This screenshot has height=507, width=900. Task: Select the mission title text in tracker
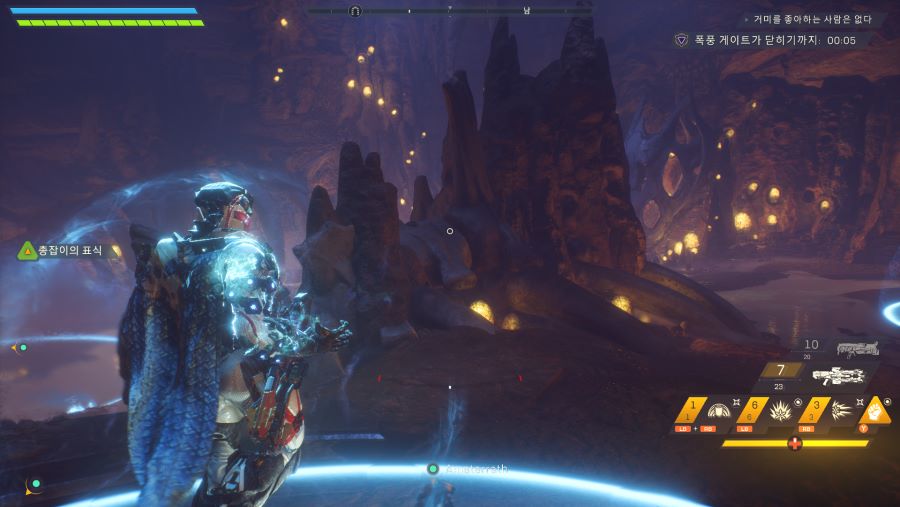point(812,19)
